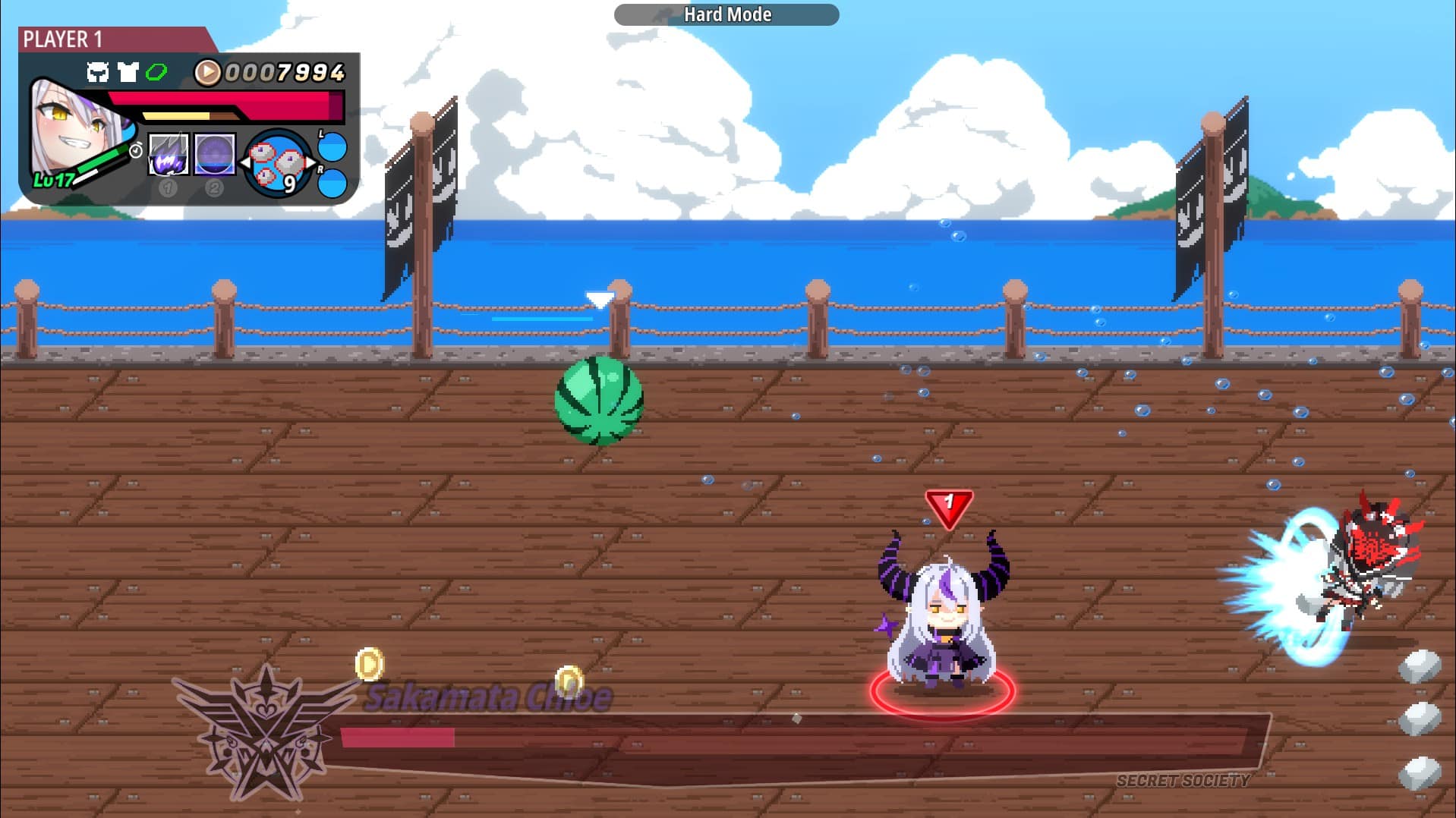Viewport: 1456px width, 818px height.
Task: Toggle the R button on the HUD
Action: click(332, 184)
